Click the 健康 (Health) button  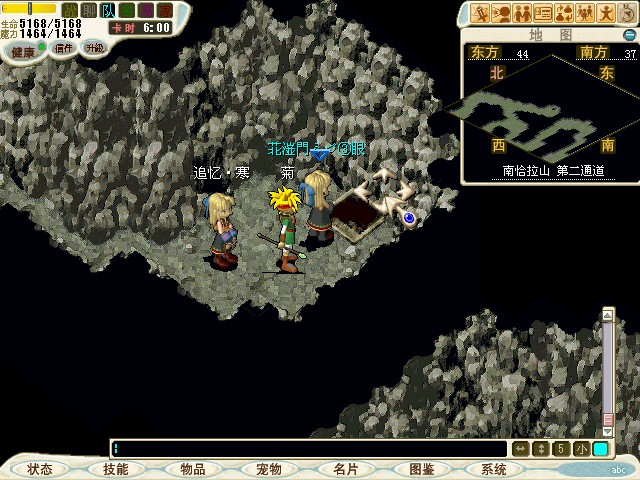click(23, 49)
